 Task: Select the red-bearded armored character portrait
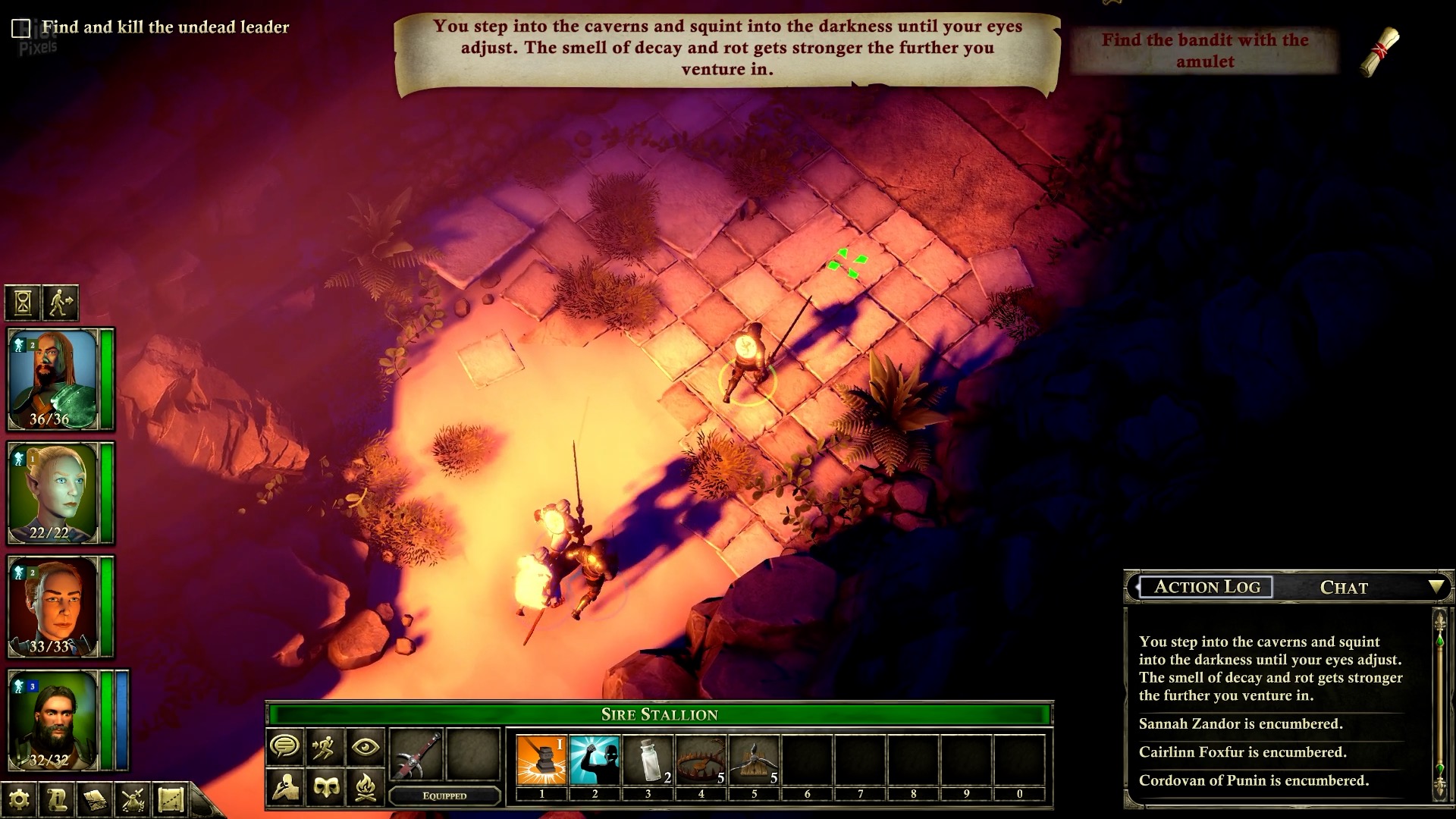point(53,379)
